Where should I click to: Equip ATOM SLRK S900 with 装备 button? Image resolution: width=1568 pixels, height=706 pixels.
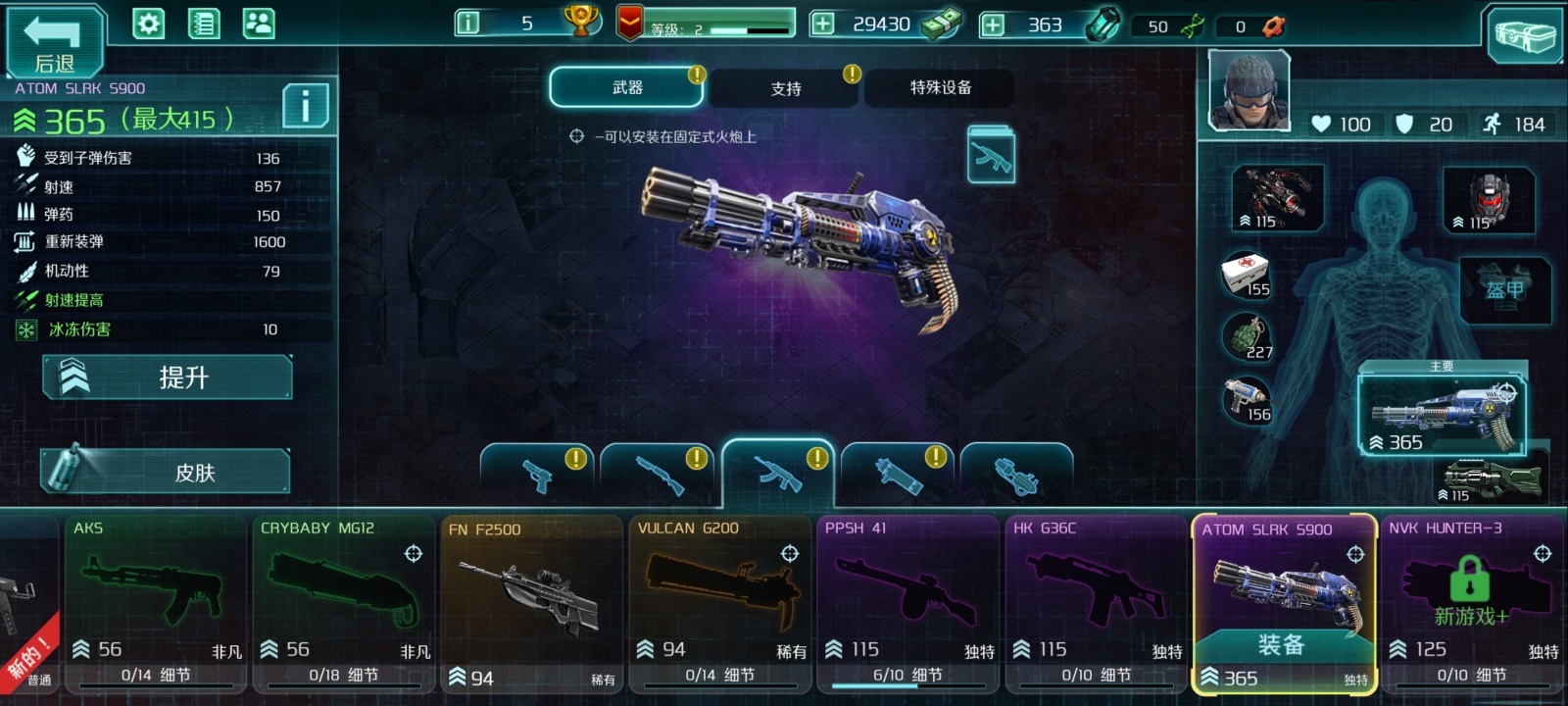point(1282,645)
